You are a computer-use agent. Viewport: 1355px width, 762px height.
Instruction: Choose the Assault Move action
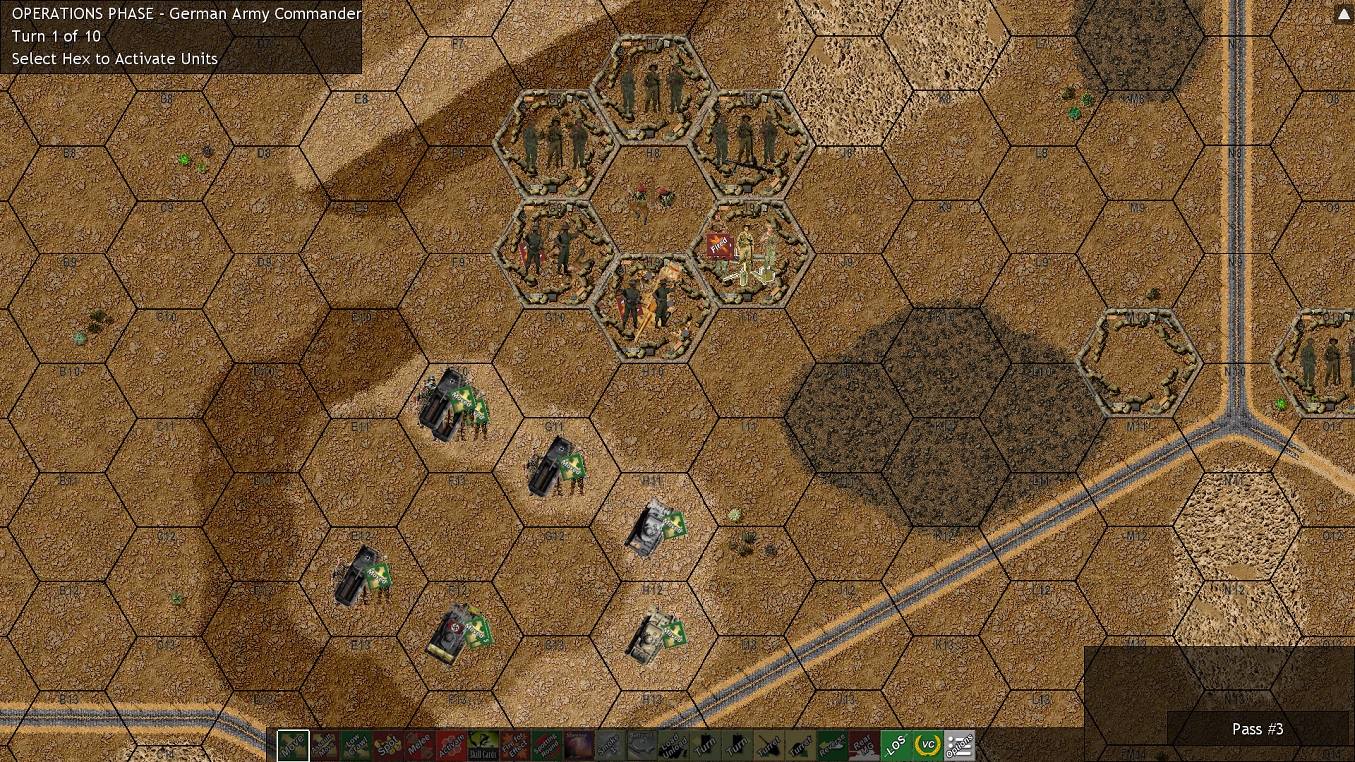click(325, 745)
